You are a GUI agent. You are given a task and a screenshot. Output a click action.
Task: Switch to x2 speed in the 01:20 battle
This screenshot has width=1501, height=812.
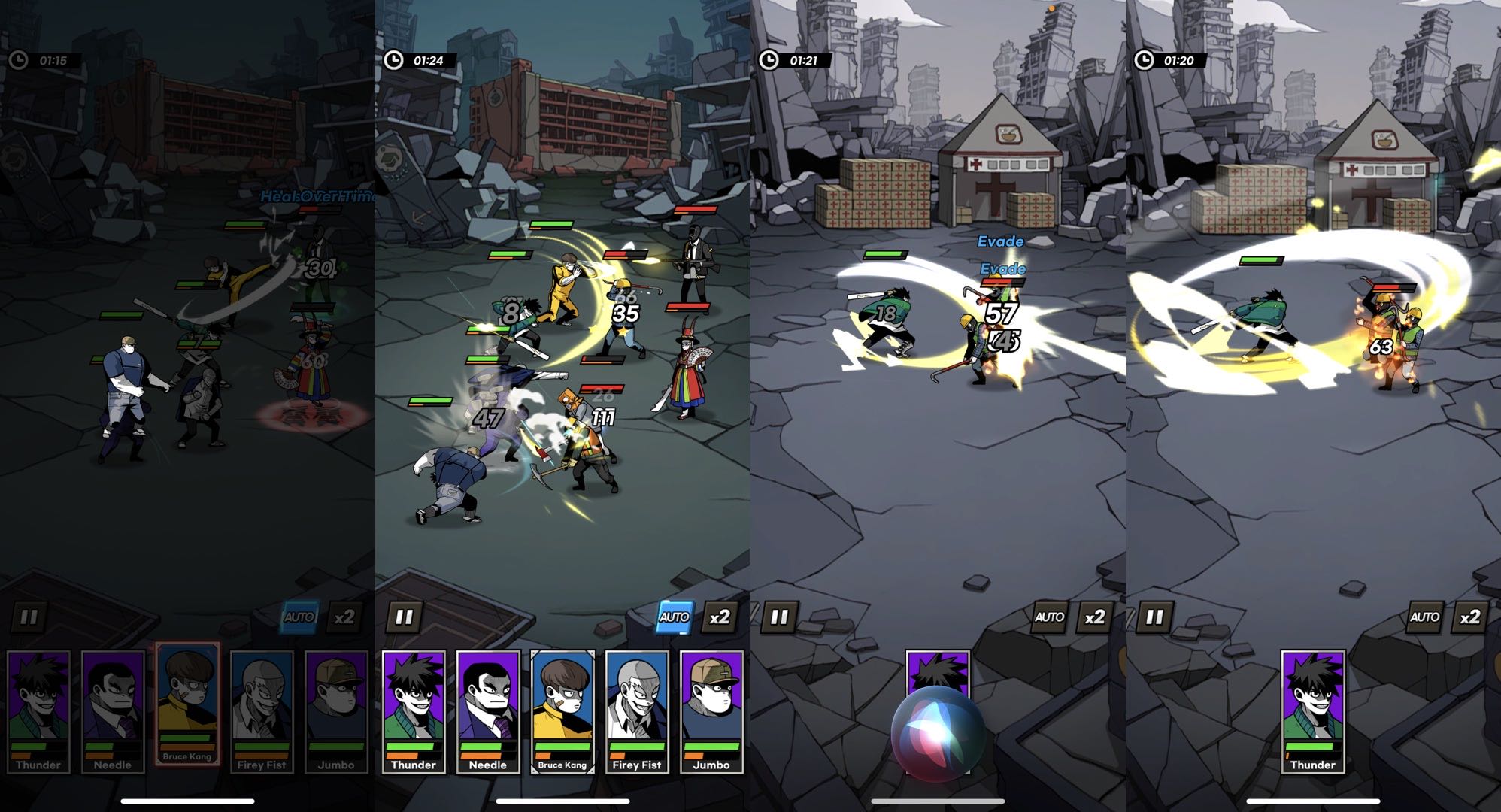tap(1470, 617)
